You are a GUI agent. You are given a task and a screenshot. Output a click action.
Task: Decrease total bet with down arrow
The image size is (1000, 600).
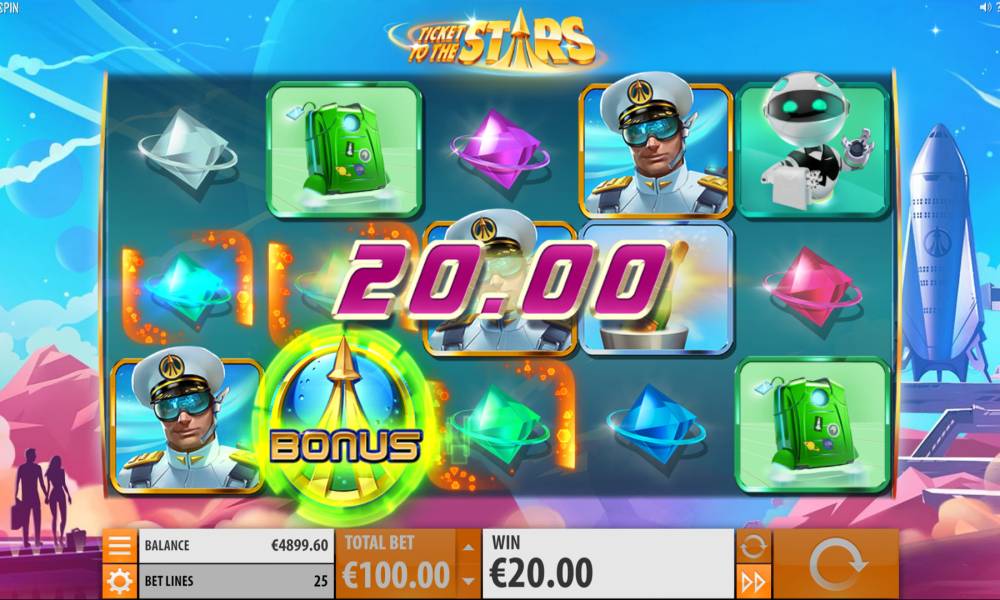467,581
